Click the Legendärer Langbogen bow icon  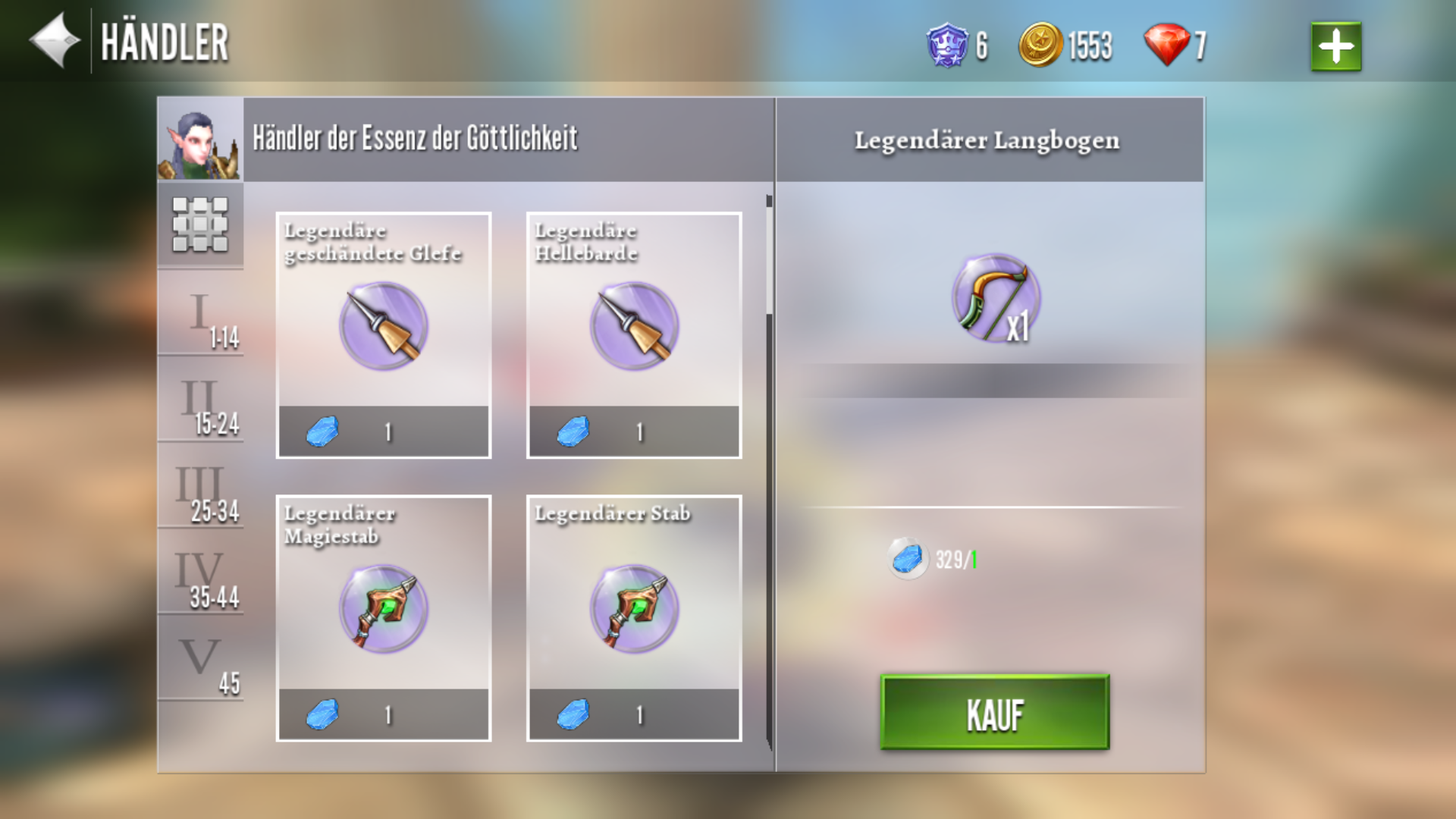pos(995,298)
